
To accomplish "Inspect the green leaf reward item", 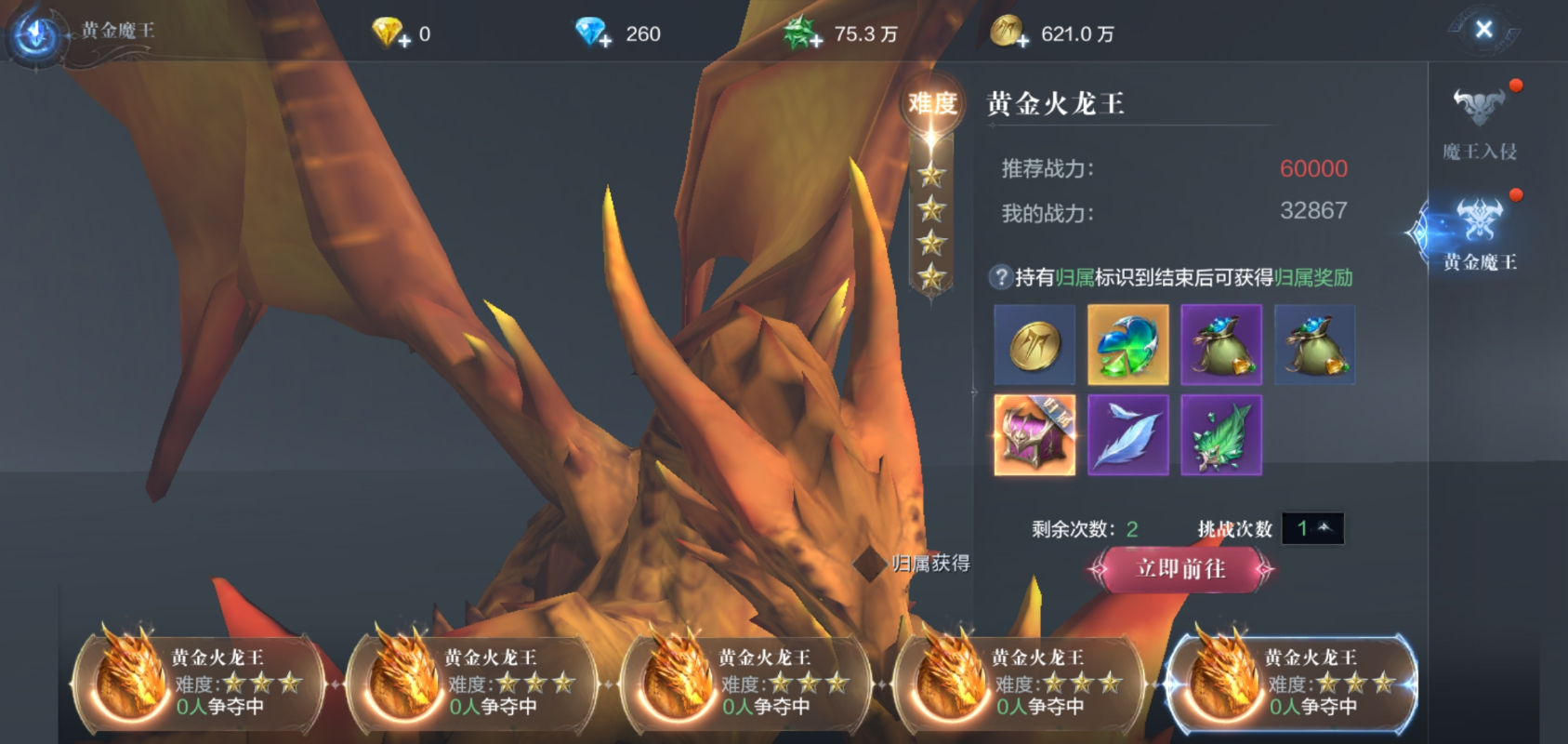I will click(x=1220, y=435).
